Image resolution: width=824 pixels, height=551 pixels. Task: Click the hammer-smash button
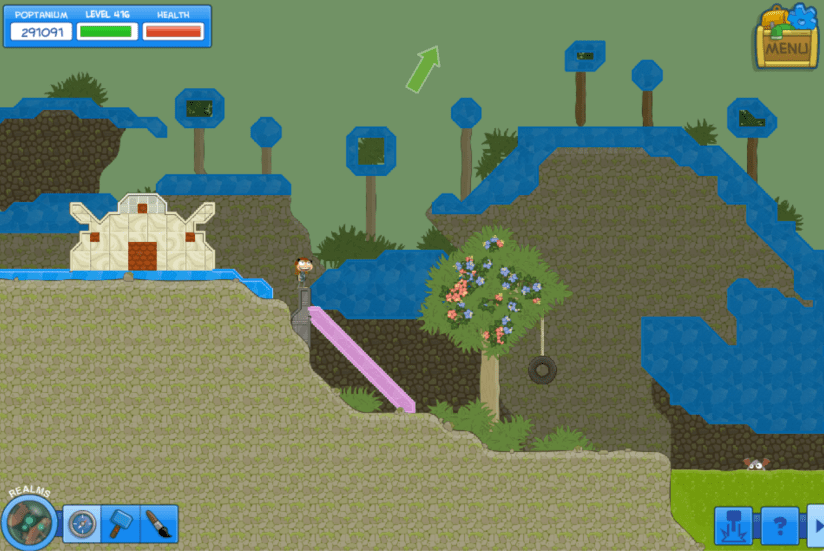tap(733, 526)
